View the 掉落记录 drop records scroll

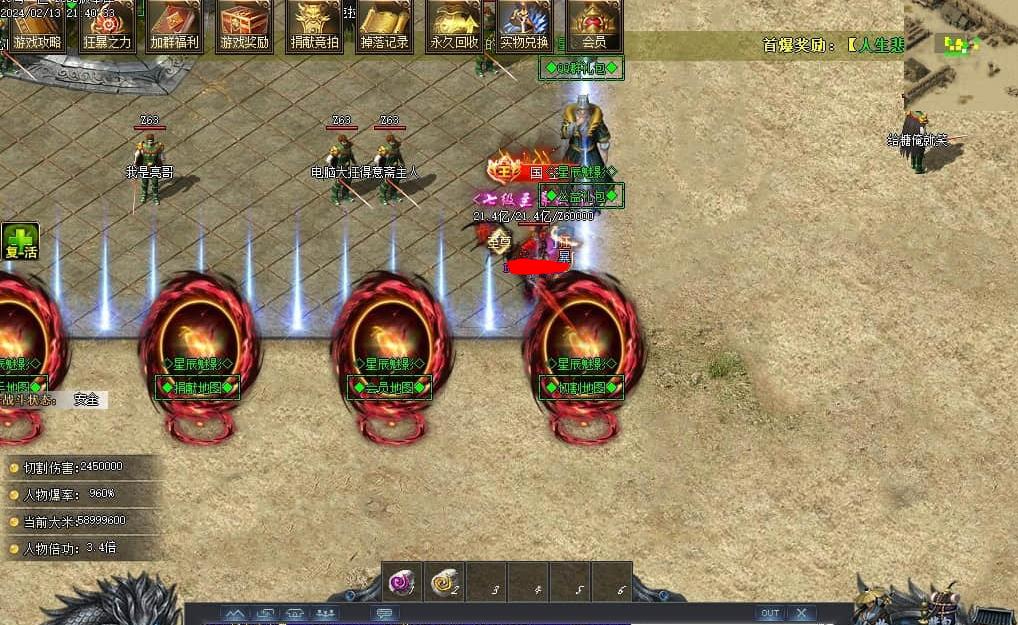tap(384, 26)
